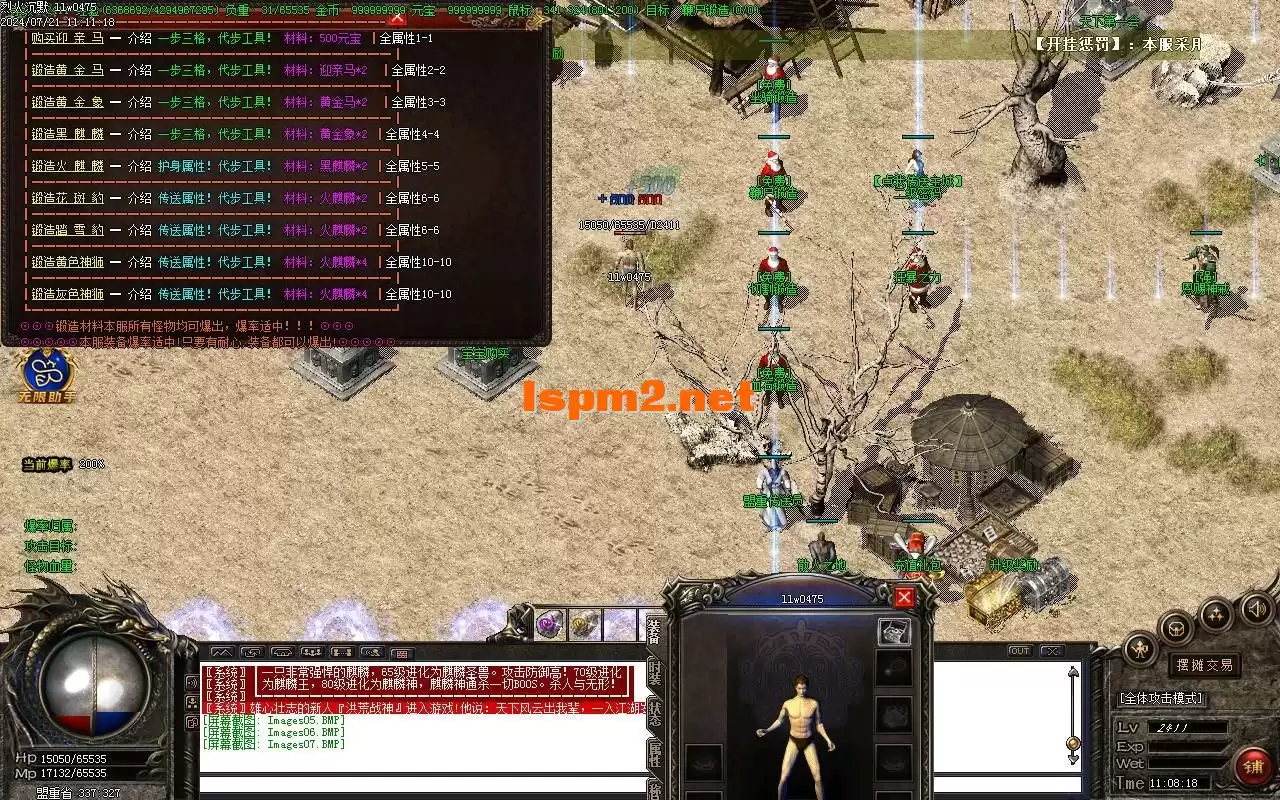Use the purple orb belt item
Image resolution: width=1280 pixels, height=800 pixels.
(x=549, y=625)
